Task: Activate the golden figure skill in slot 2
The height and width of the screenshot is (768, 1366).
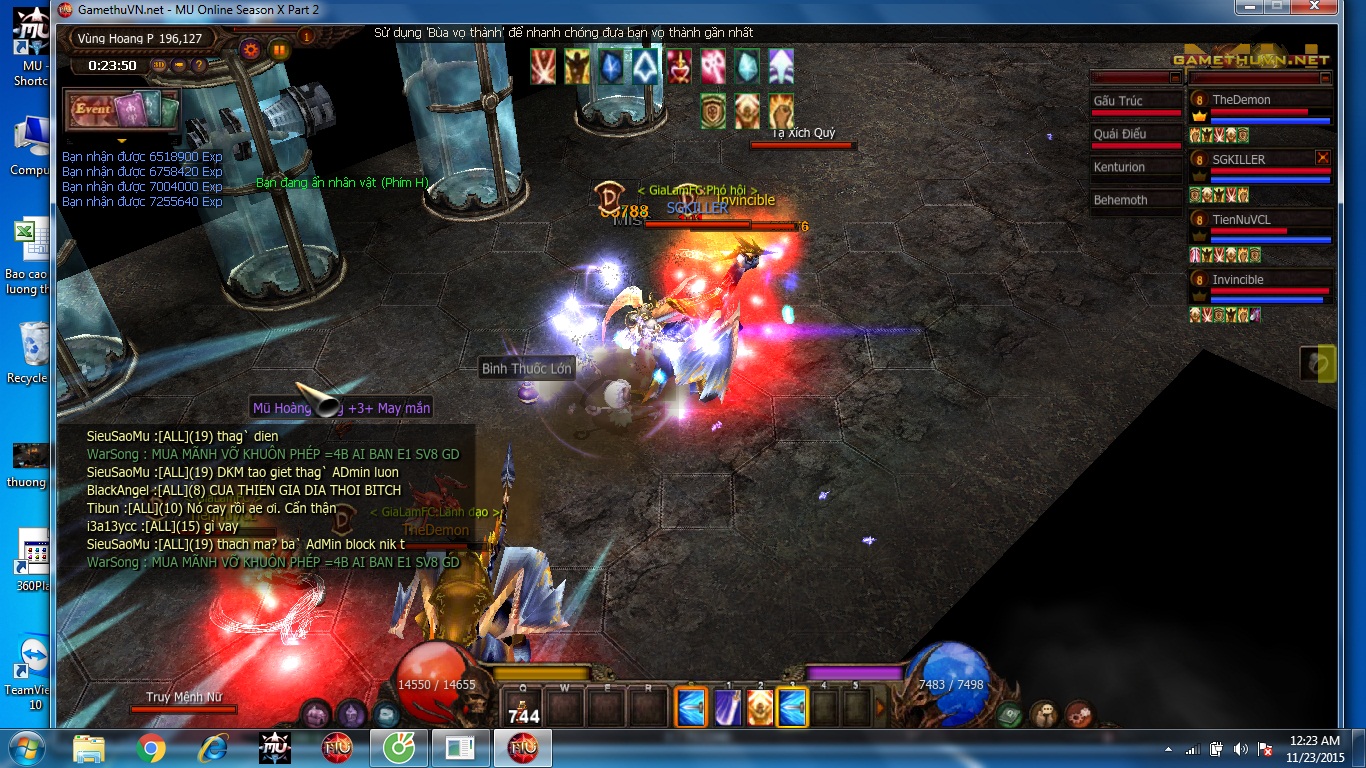Action: click(x=760, y=708)
